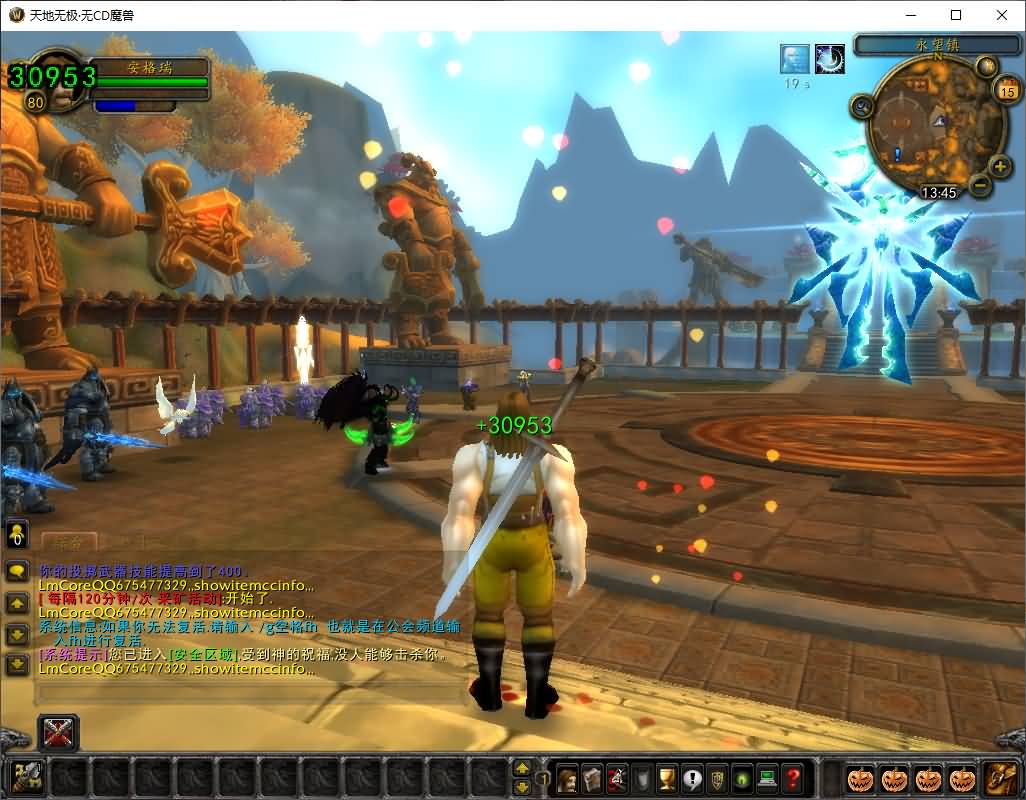
Task: Open the chat speech-bubble menu button
Action: (x=17, y=572)
